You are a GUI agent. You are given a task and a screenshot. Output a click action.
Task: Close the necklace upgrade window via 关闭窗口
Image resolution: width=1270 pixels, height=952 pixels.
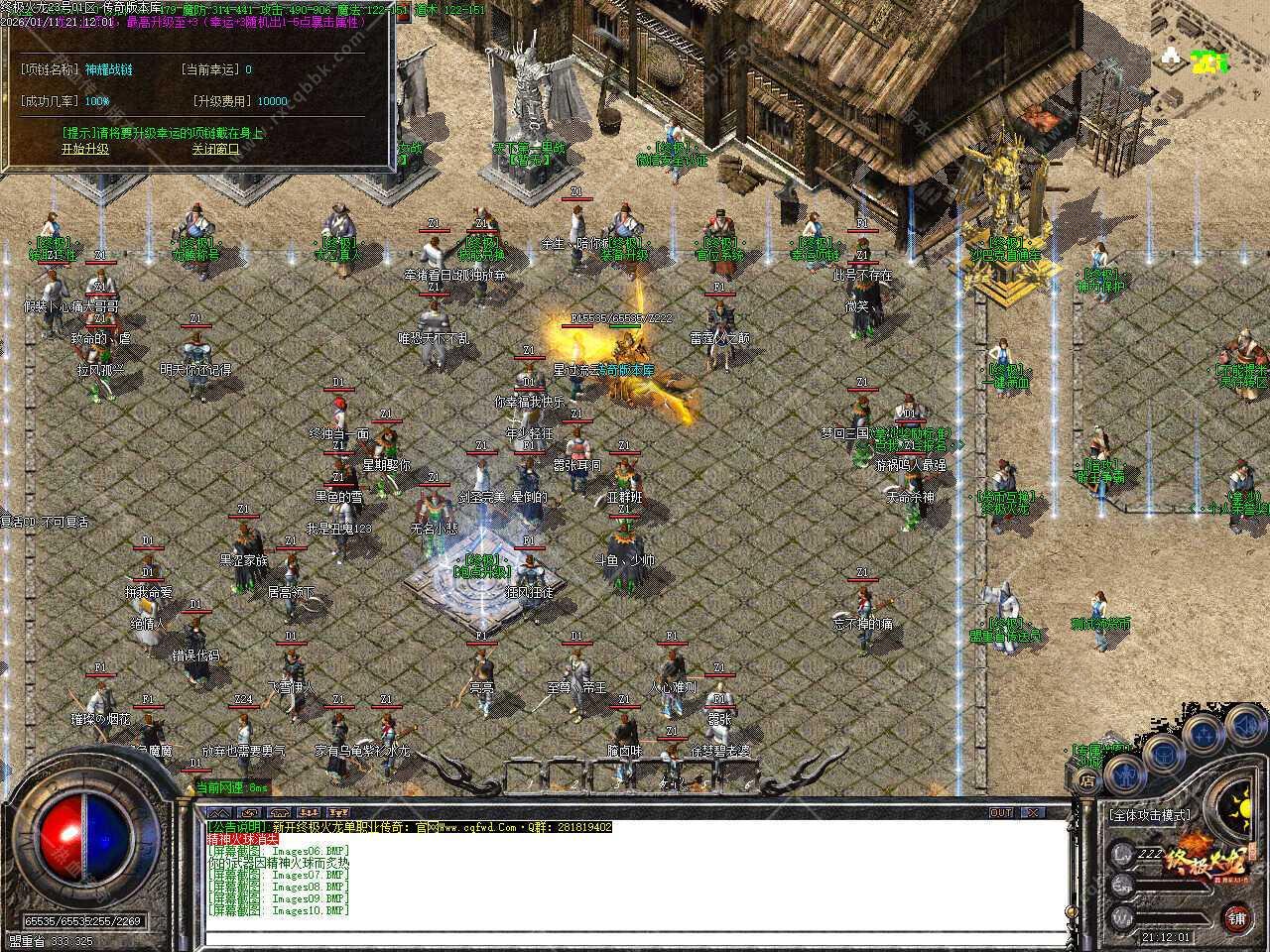[215, 149]
